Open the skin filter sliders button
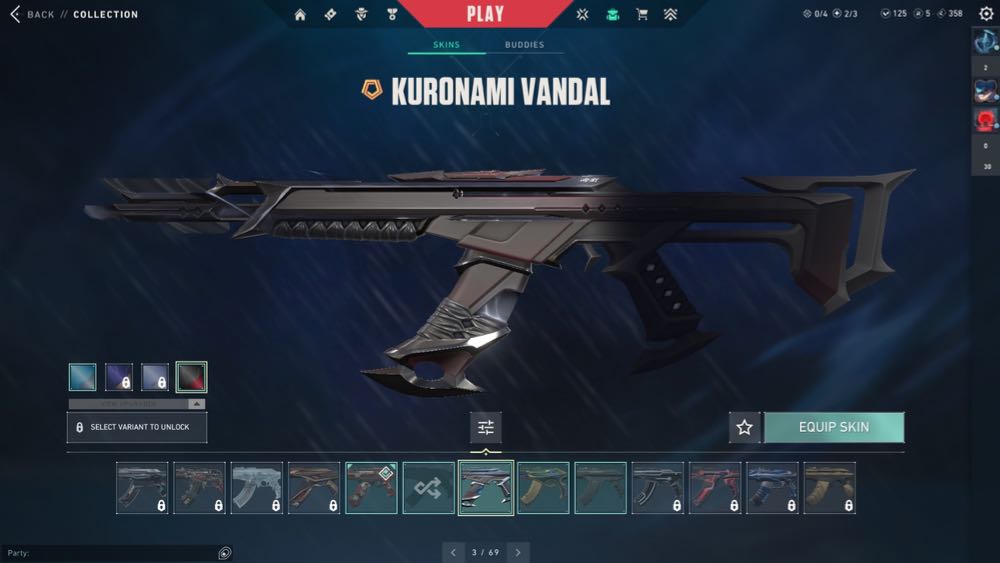This screenshot has height=563, width=1000. pyautogui.click(x=486, y=427)
